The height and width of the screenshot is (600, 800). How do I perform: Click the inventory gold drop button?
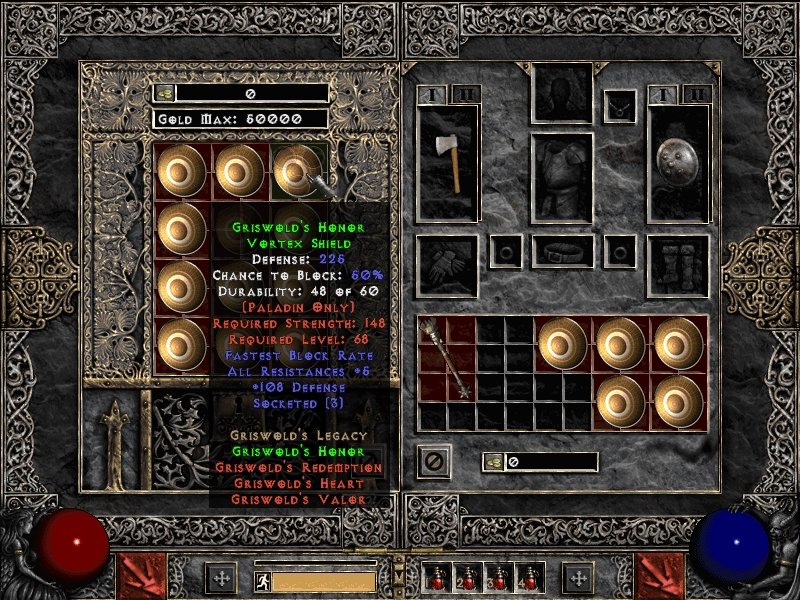(x=494, y=462)
